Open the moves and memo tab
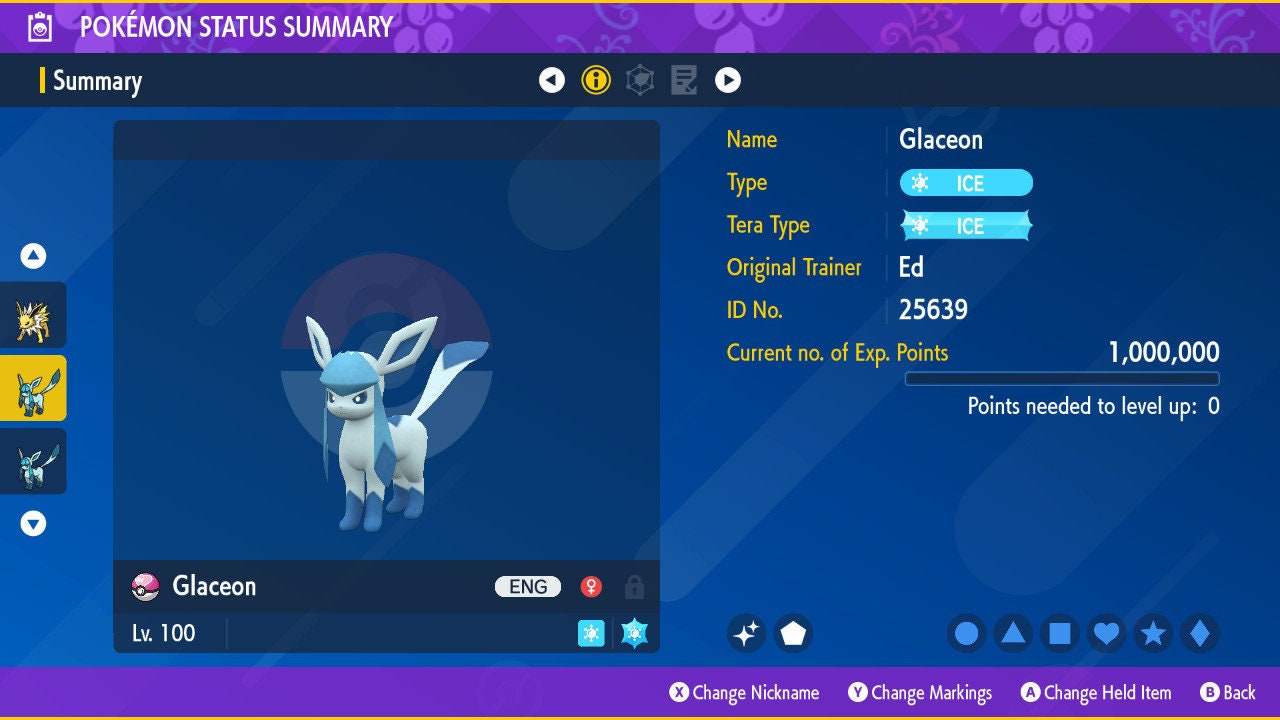The width and height of the screenshot is (1280, 720). (x=684, y=80)
